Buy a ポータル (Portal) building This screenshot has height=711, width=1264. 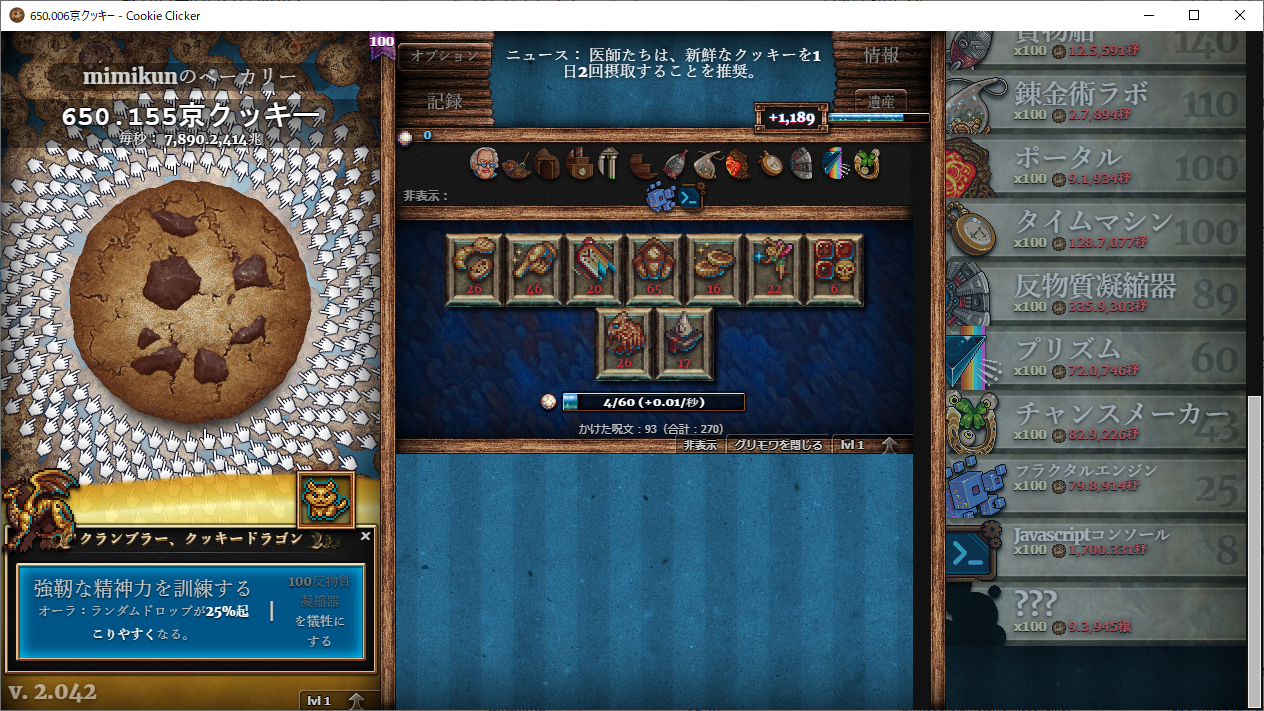click(x=1095, y=166)
